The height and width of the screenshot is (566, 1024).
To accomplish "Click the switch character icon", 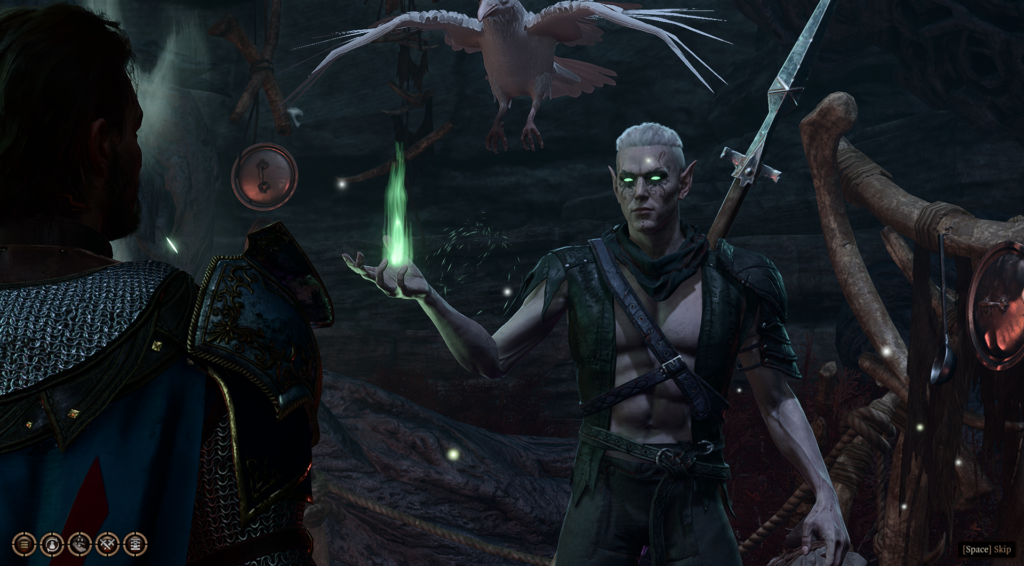I will [52, 544].
